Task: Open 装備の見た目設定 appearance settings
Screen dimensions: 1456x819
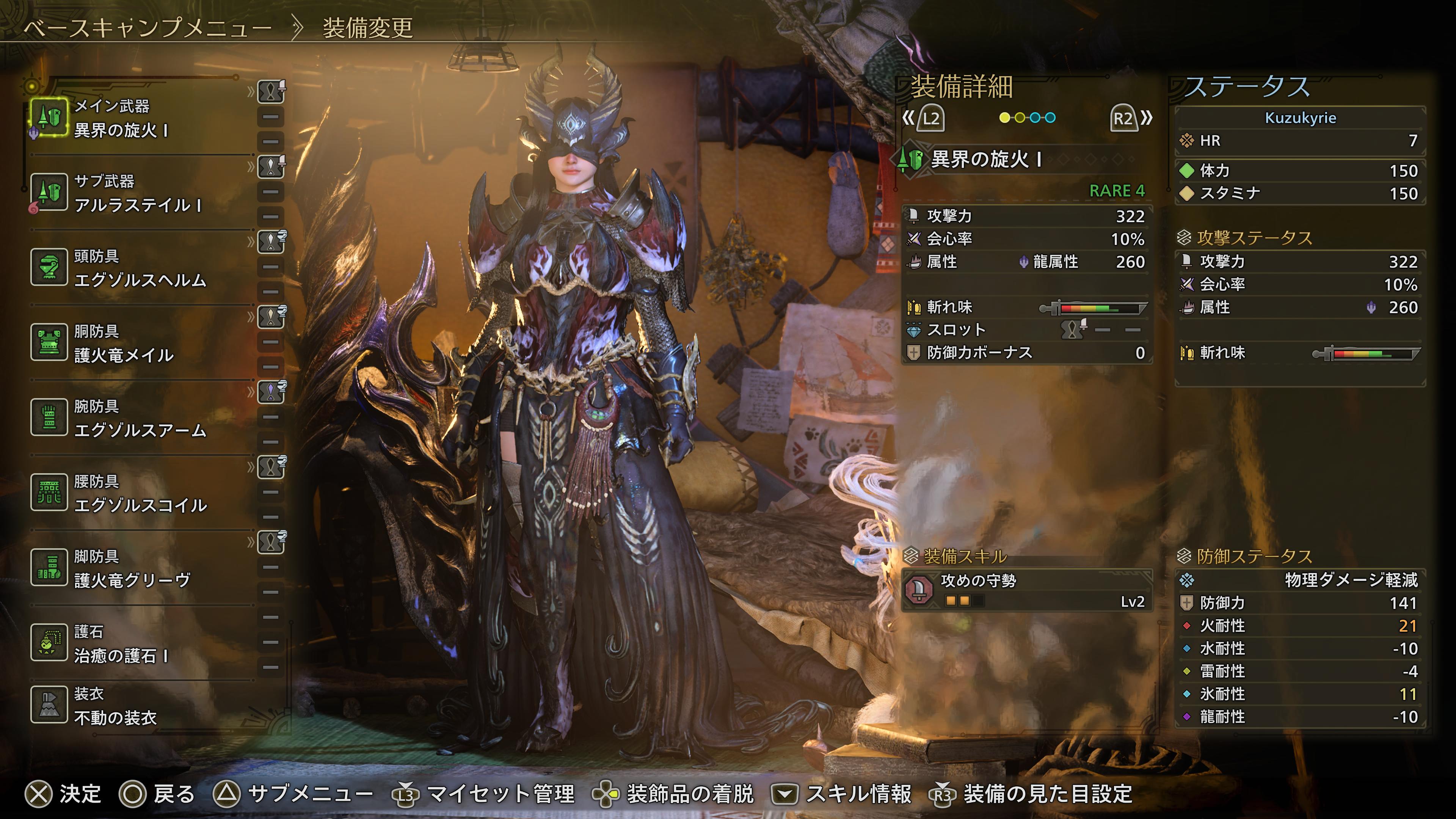Action: (1031, 794)
